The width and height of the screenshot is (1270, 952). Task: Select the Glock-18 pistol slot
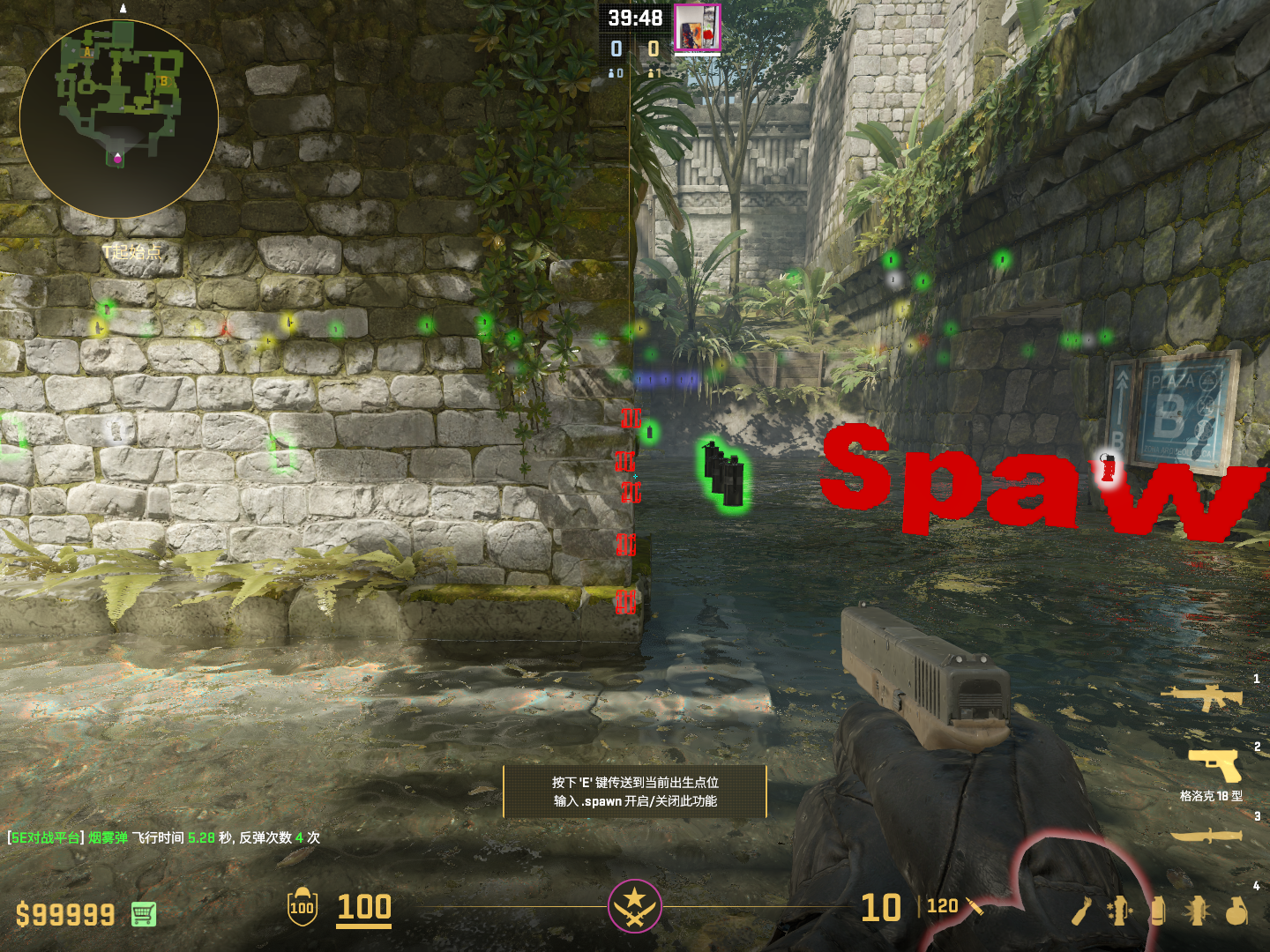(1214, 763)
